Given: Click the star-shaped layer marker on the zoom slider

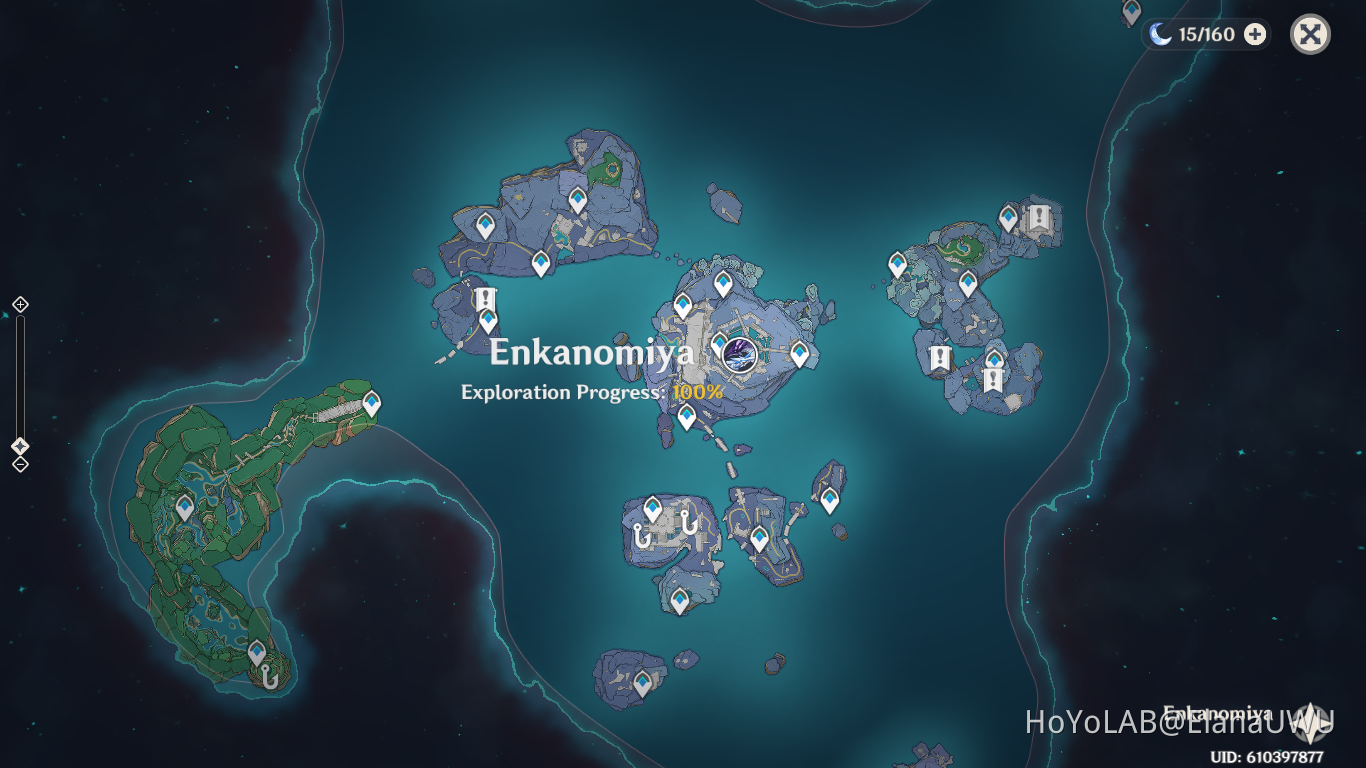Looking at the screenshot, I should click(x=18, y=447).
